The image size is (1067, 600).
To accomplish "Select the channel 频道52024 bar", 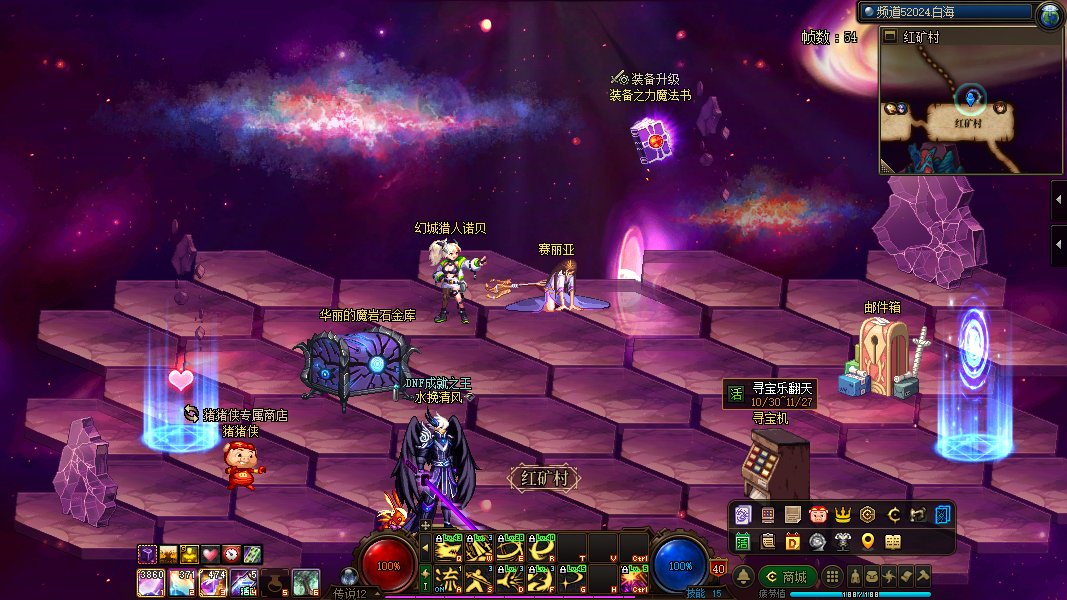I will (945, 12).
